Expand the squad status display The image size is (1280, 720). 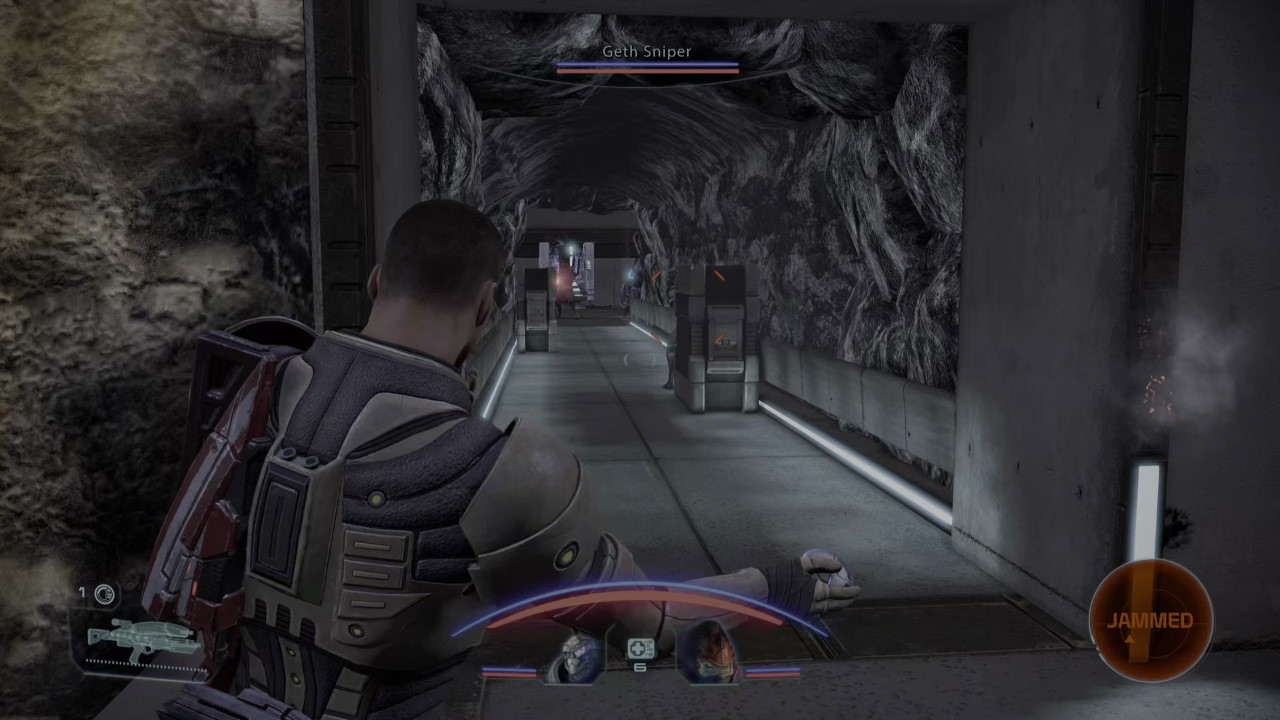point(640,655)
